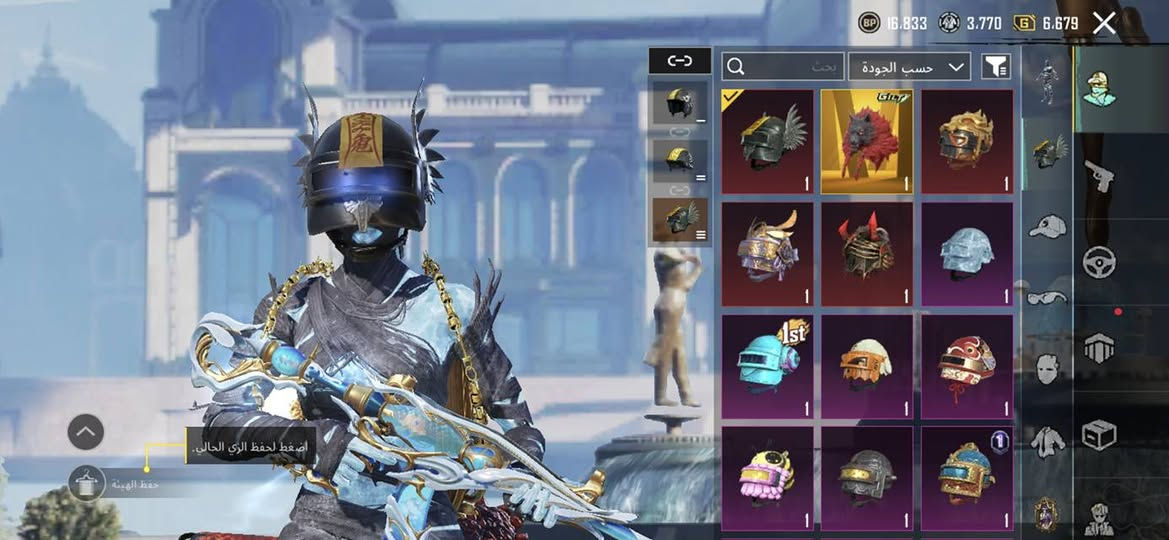This screenshot has height=540, width=1169.
Task: Open the jacket clothing subcategory
Action: 1047,440
